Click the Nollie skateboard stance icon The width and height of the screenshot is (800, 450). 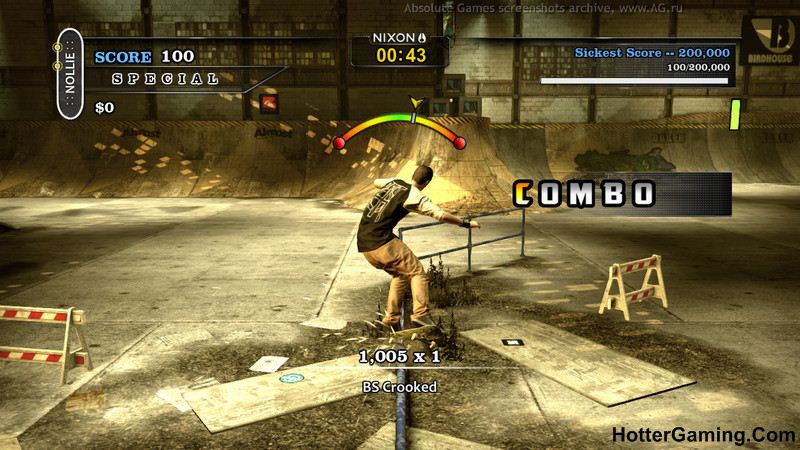tap(70, 75)
